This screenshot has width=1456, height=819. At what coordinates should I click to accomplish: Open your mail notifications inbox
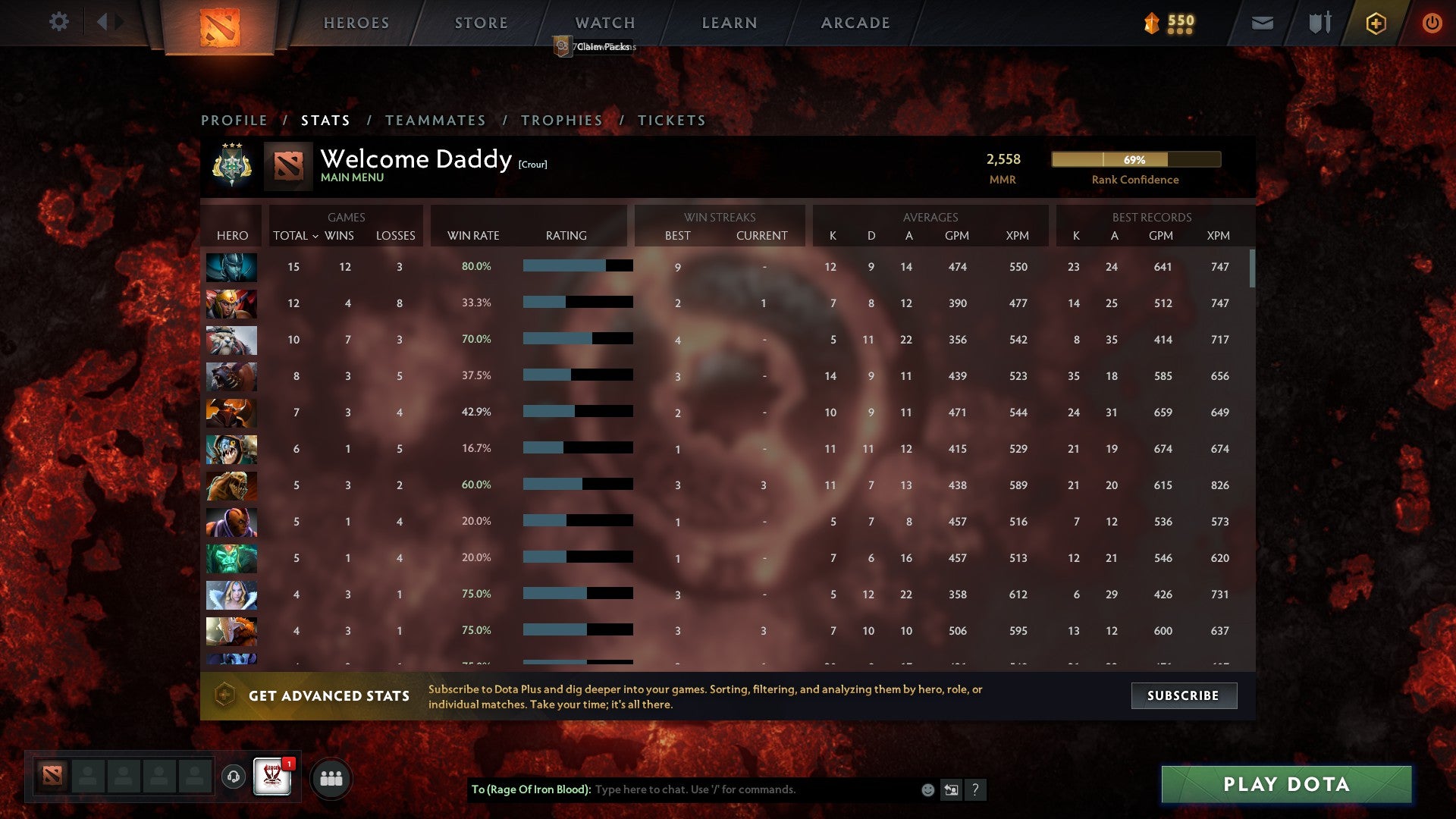(1261, 23)
